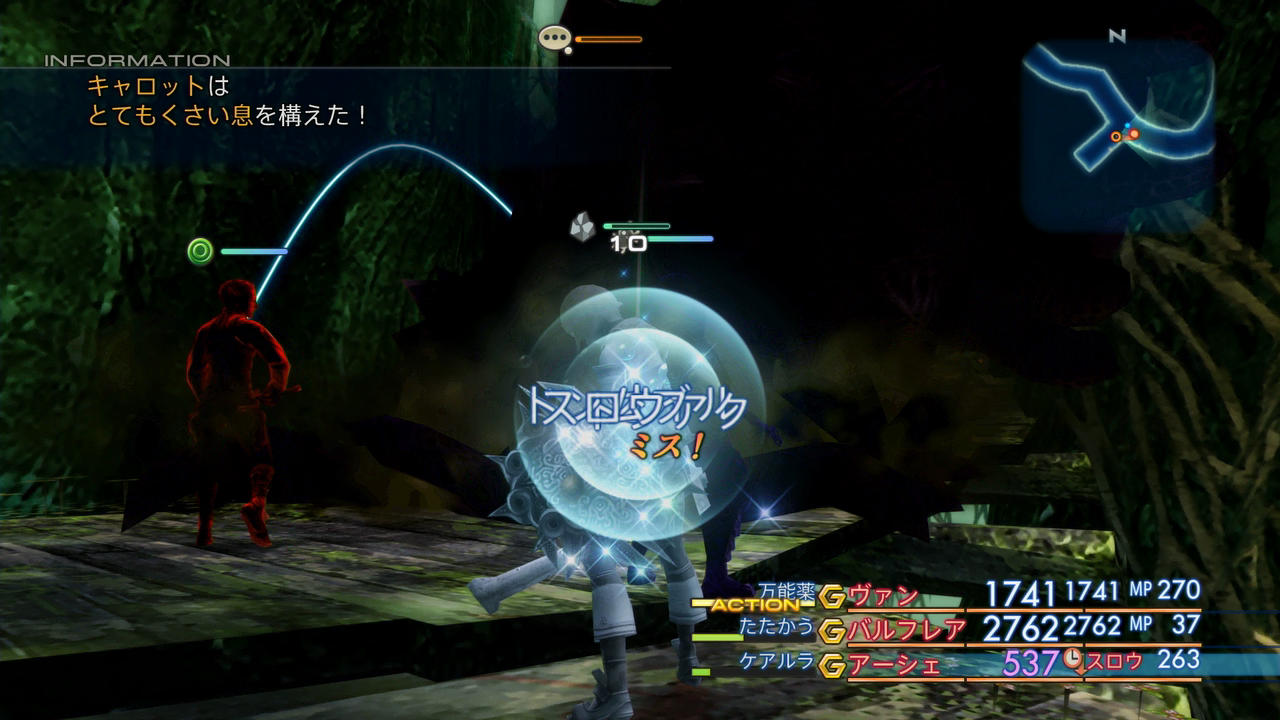The height and width of the screenshot is (720, 1280).
Task: Select party member ヴァン
Action: (x=882, y=597)
